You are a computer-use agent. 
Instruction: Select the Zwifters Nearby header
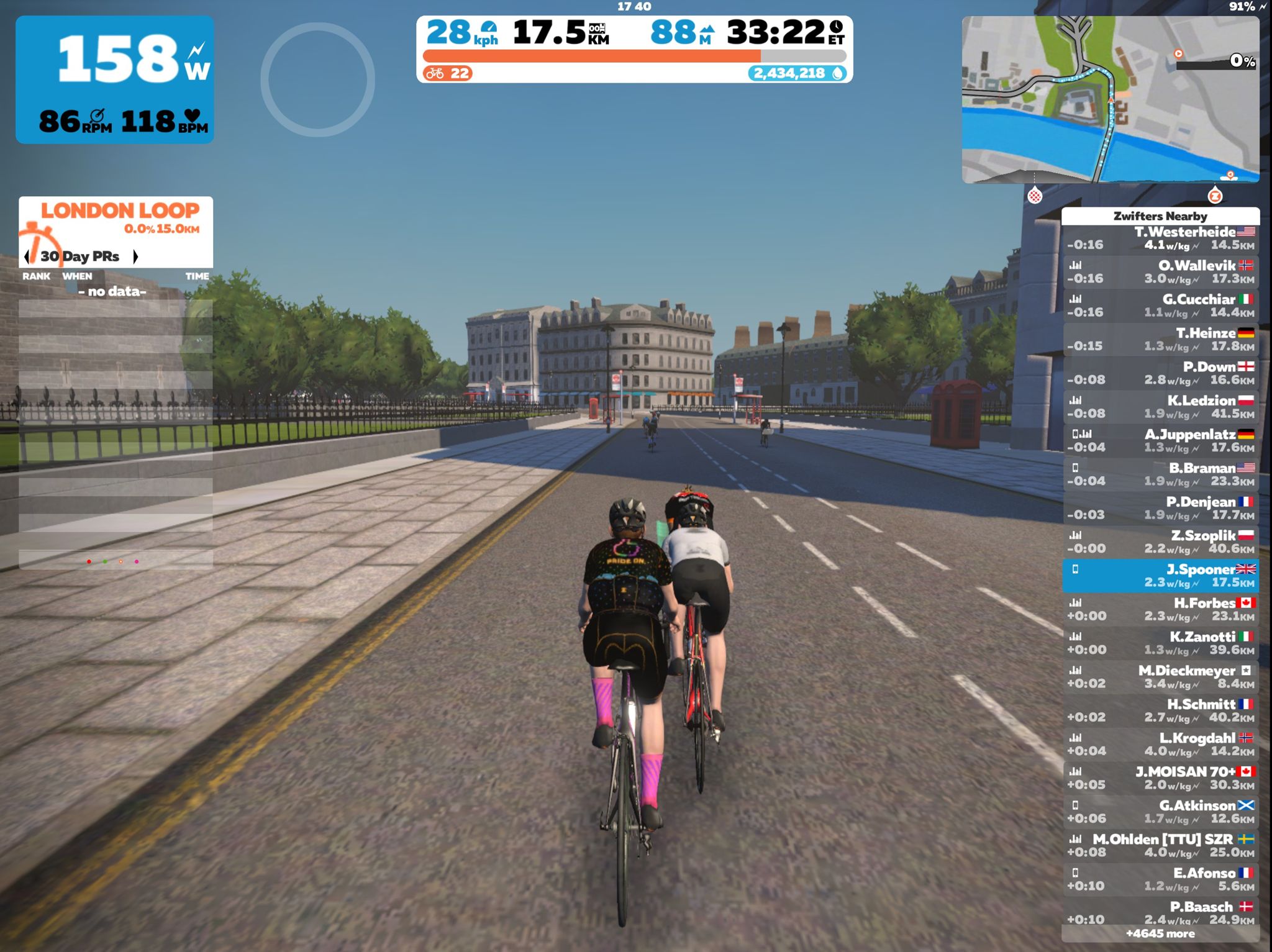coord(1160,217)
